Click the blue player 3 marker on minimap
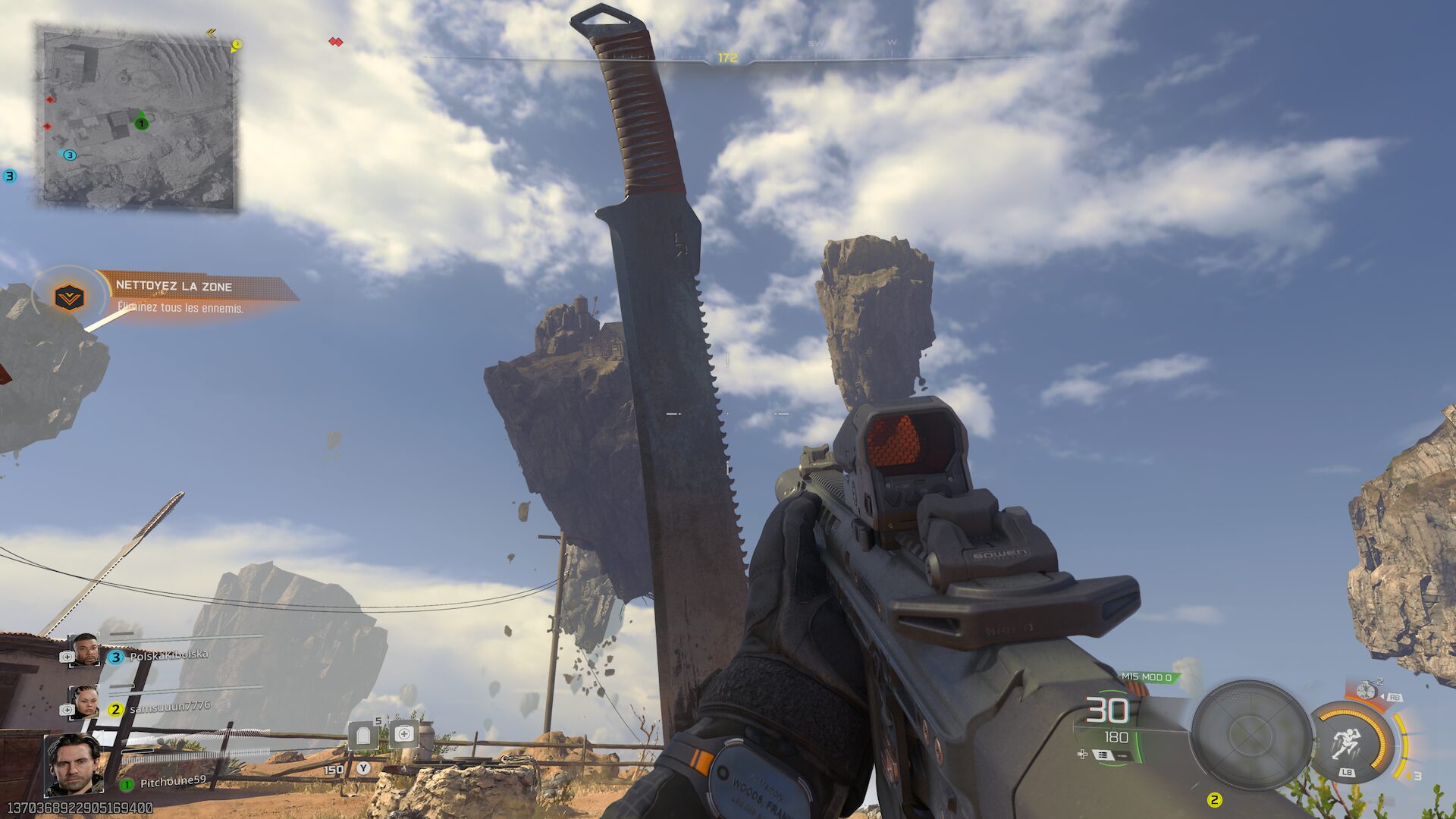 (70, 155)
